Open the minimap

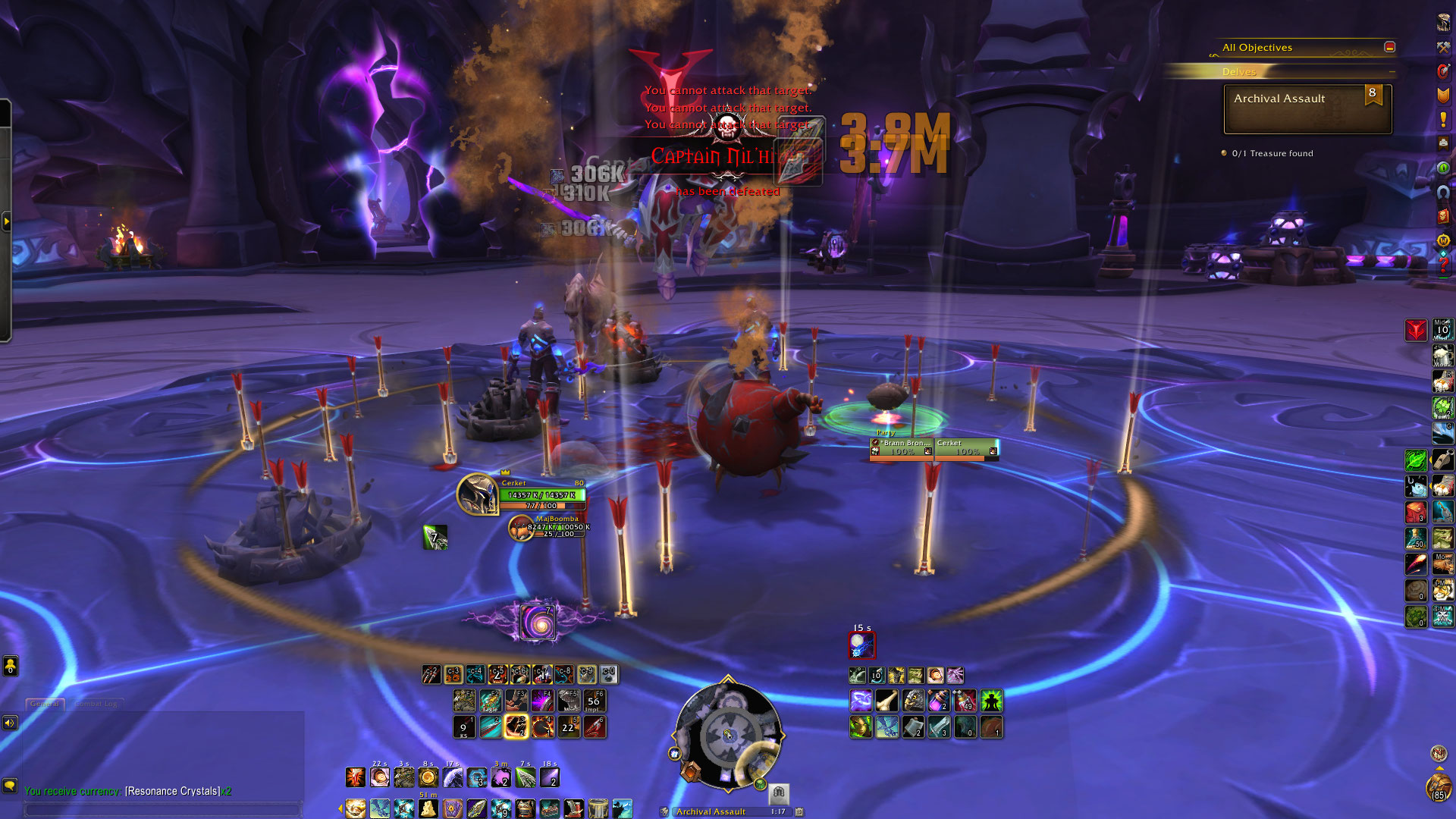pos(727,734)
